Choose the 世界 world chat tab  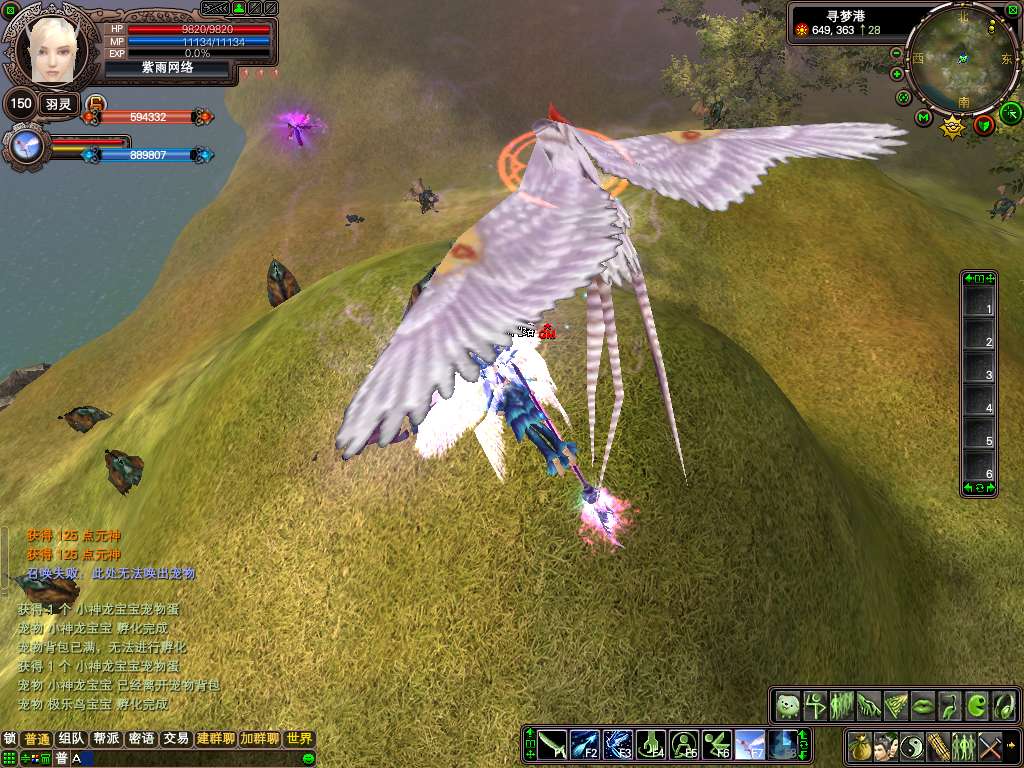click(299, 739)
